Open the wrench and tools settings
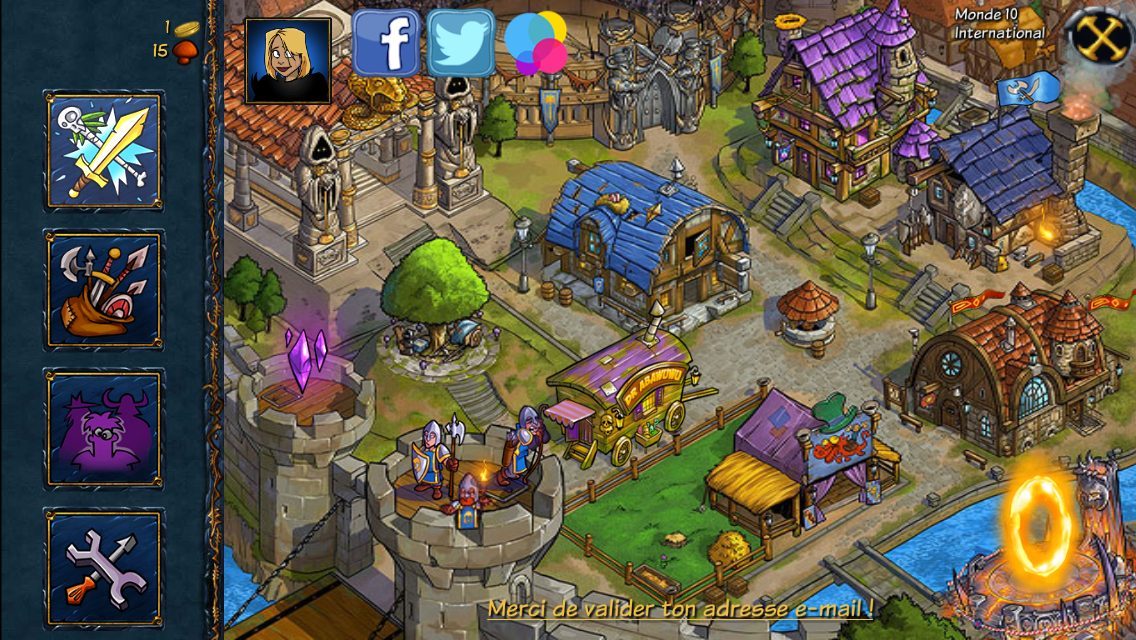Image resolution: width=1136 pixels, height=640 pixels. [104, 567]
